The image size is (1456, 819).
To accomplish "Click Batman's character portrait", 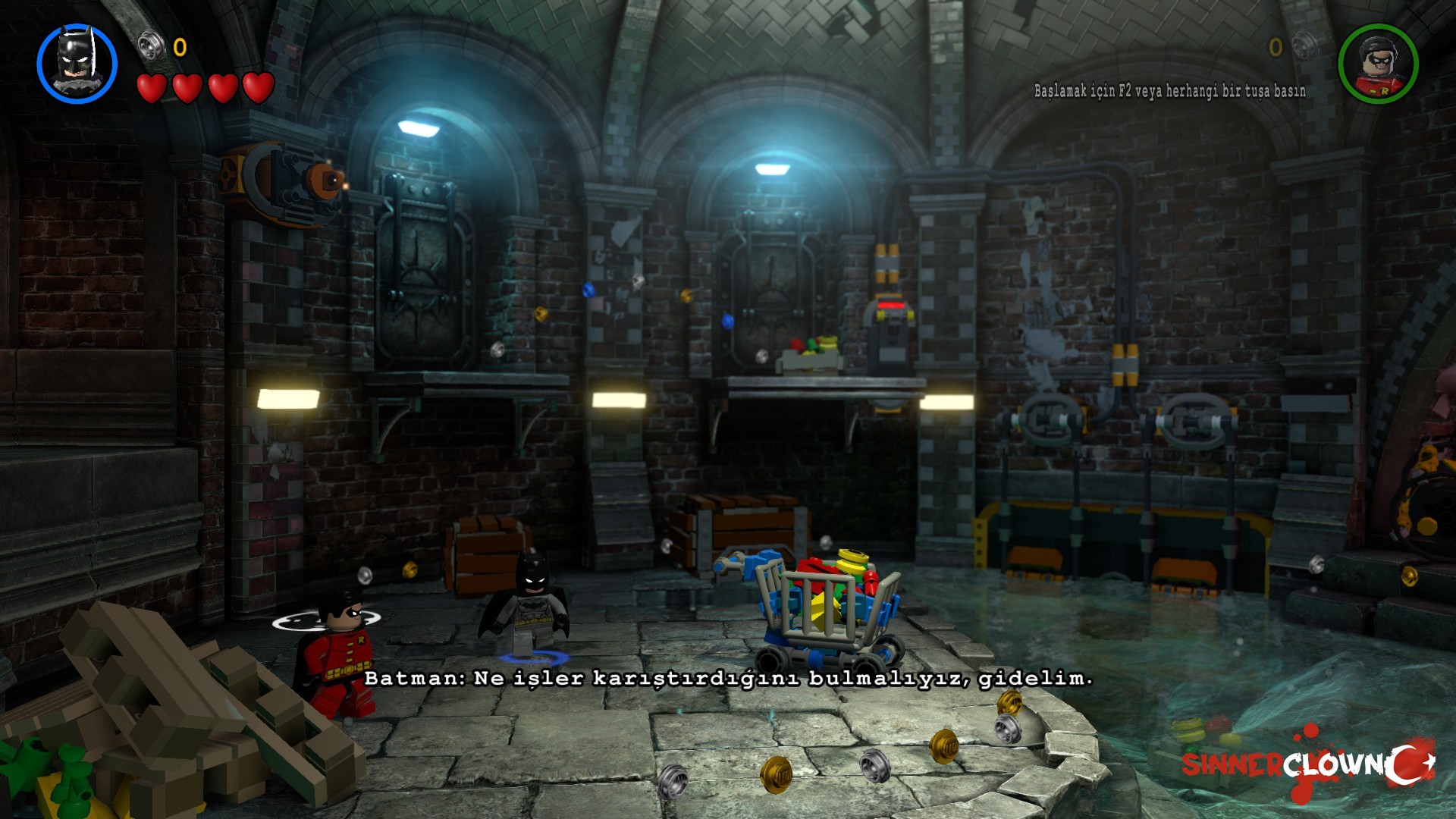I will click(x=77, y=63).
